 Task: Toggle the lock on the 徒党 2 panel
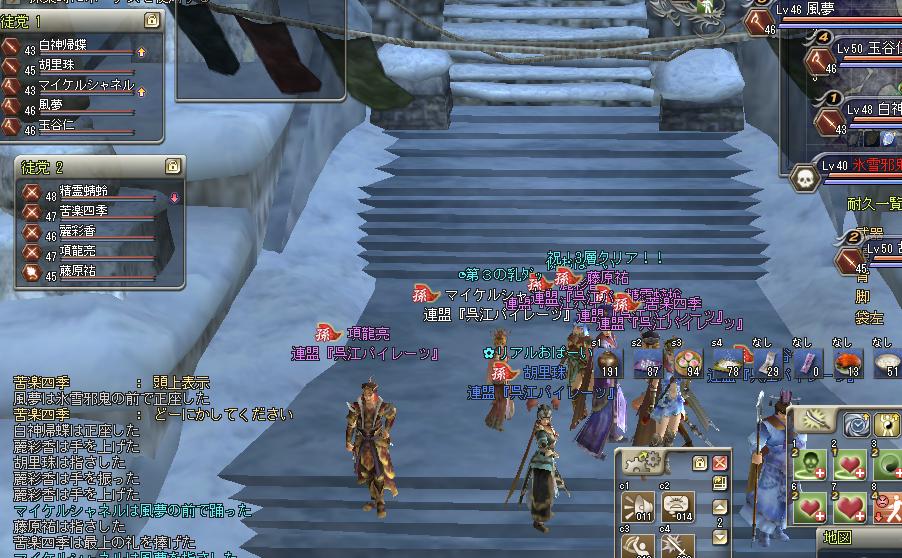tap(172, 166)
